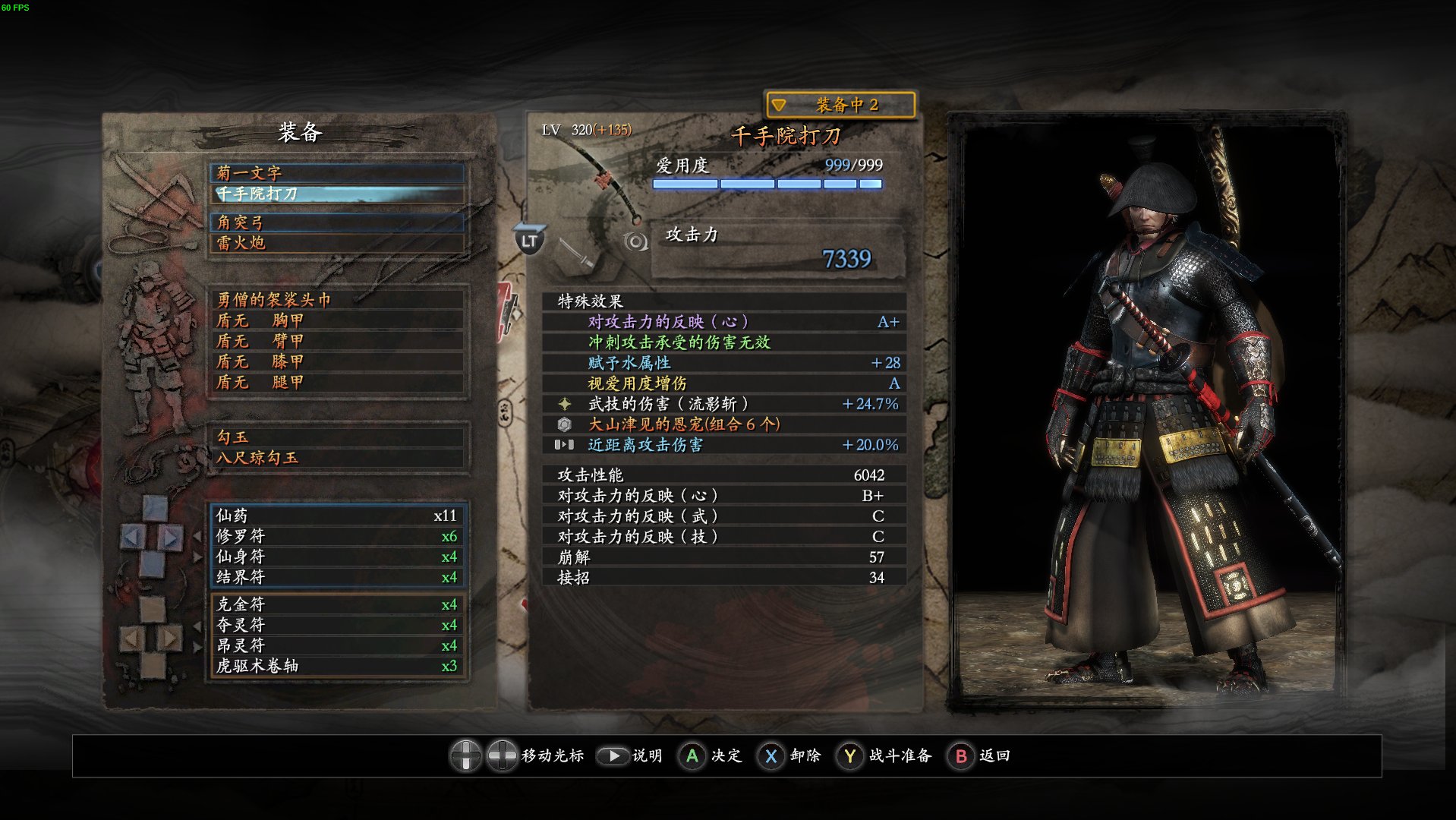Toggle the 装备中 2 loadout tab

pos(840,105)
